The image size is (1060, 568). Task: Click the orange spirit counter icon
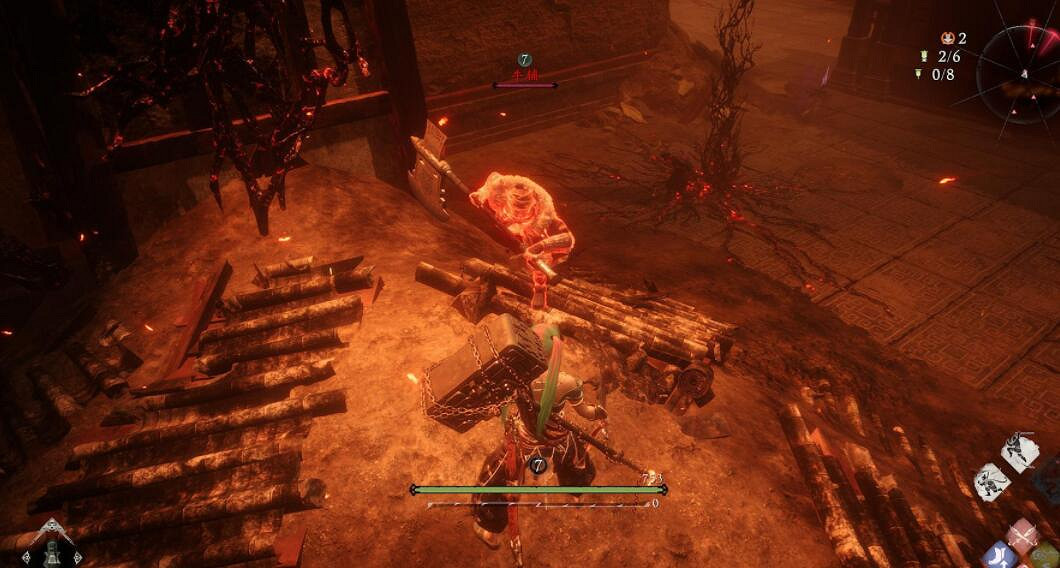pyautogui.click(x=947, y=38)
